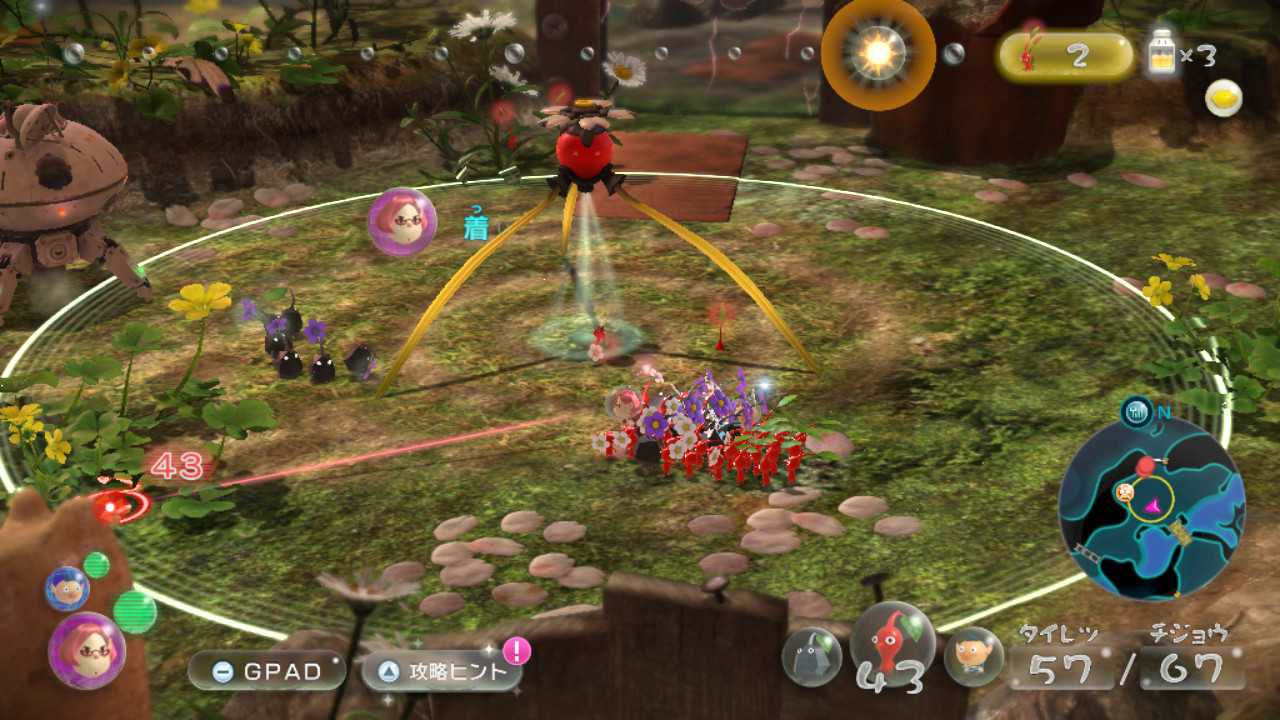Click the sun day-timer icon
Viewport: 1280px width, 720px height.
878,54
